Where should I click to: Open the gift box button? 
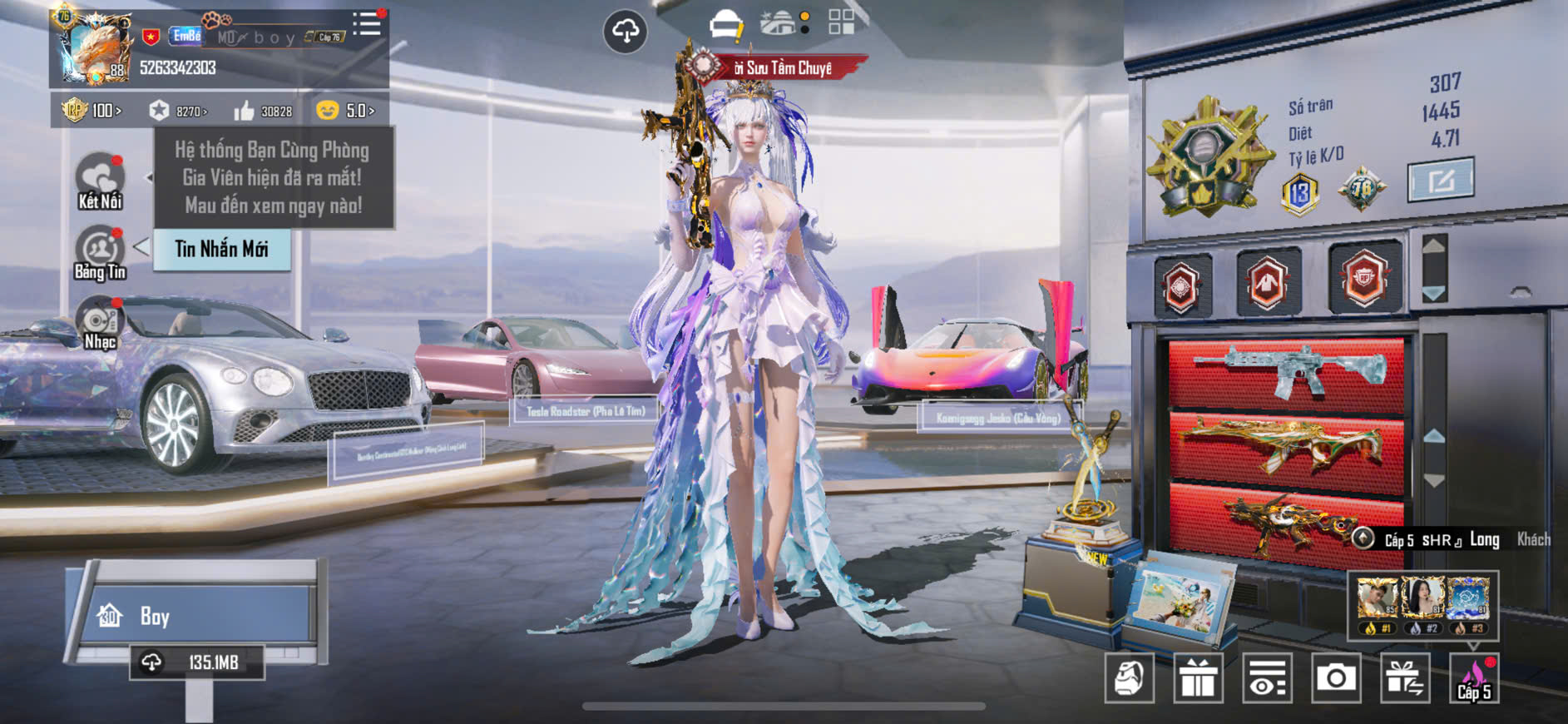coord(1198,678)
